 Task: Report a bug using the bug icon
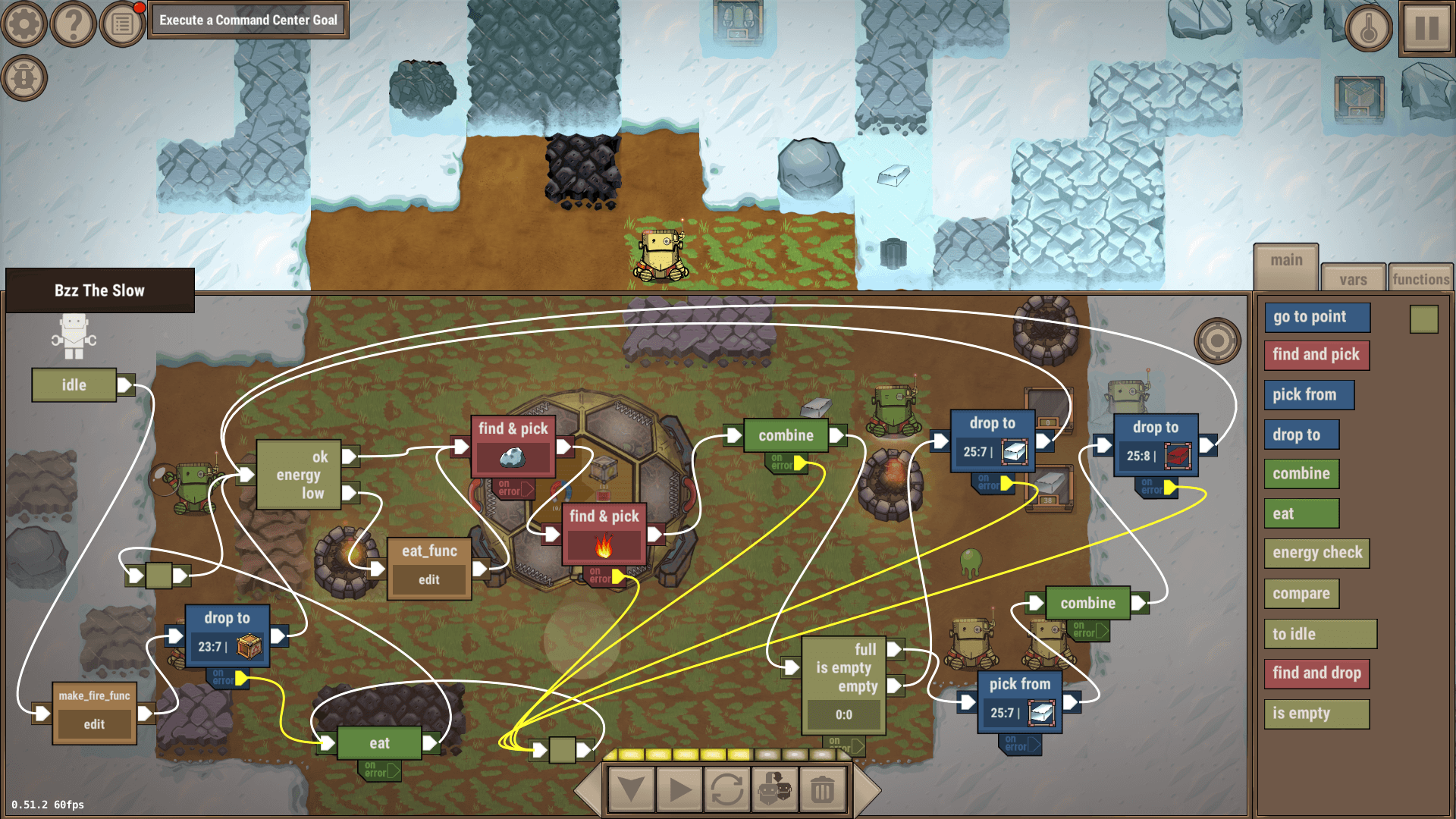point(24,76)
